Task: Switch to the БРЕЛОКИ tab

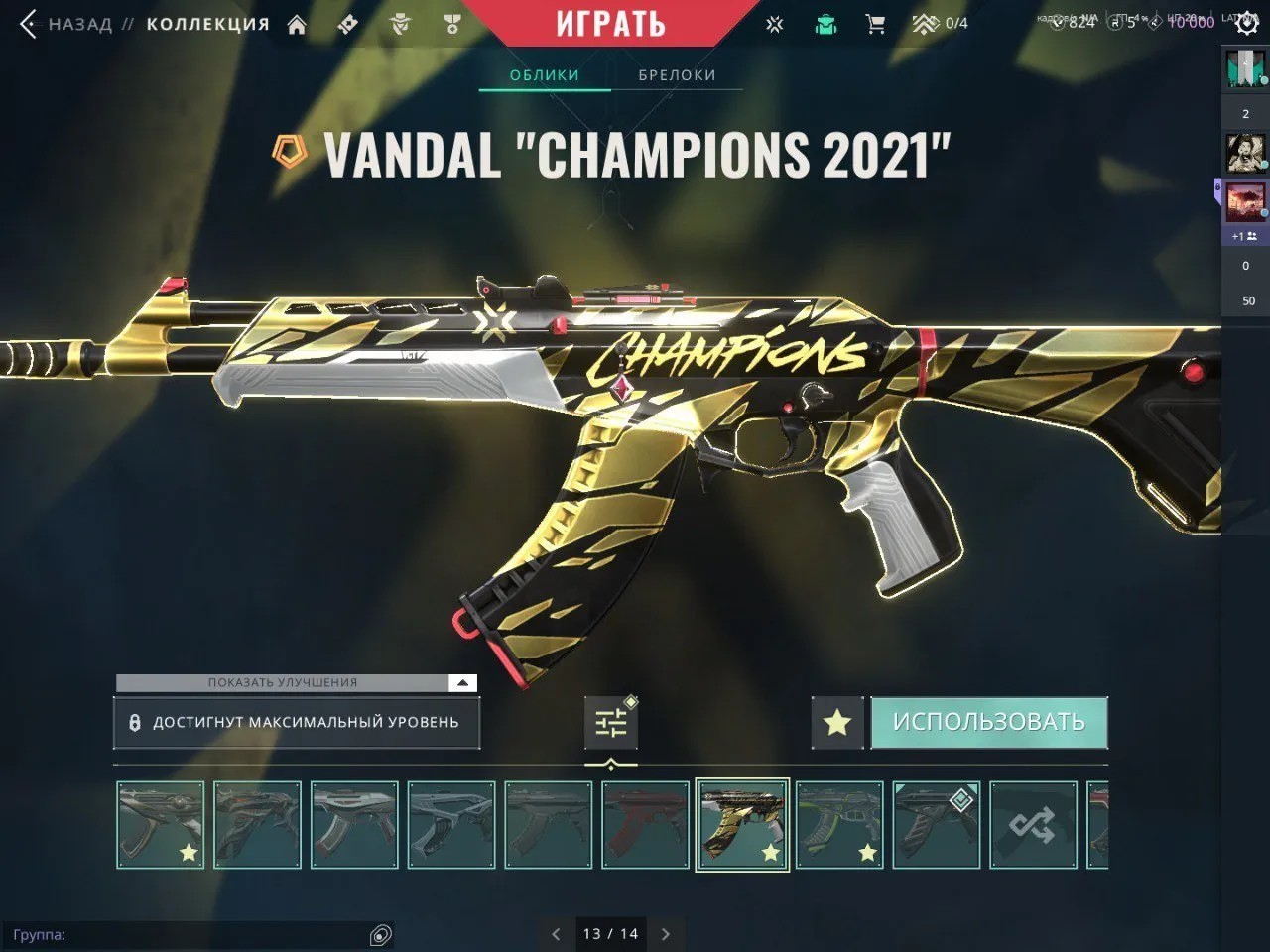Action: tap(679, 74)
